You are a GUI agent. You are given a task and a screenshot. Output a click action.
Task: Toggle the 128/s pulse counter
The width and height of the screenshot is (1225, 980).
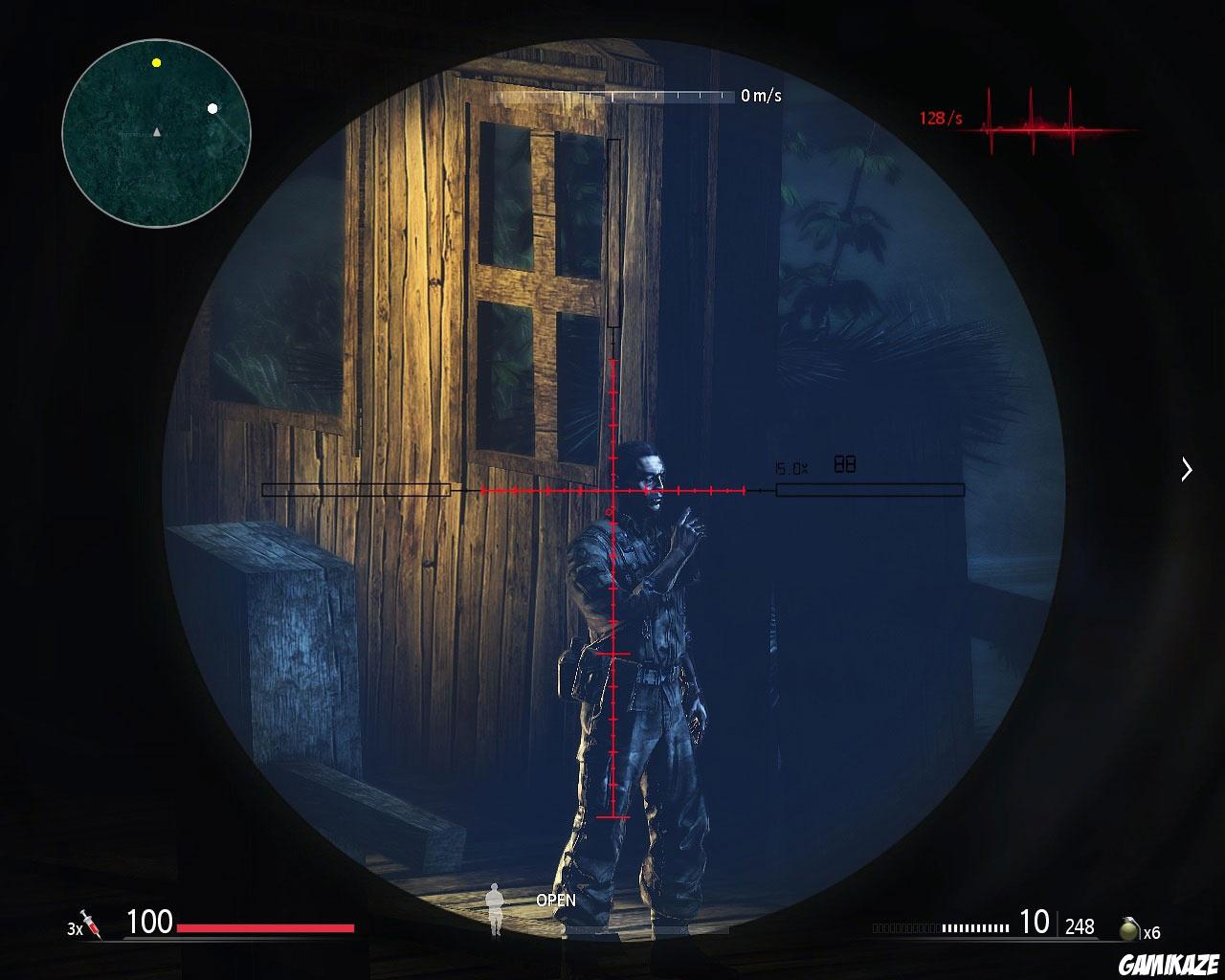941,119
